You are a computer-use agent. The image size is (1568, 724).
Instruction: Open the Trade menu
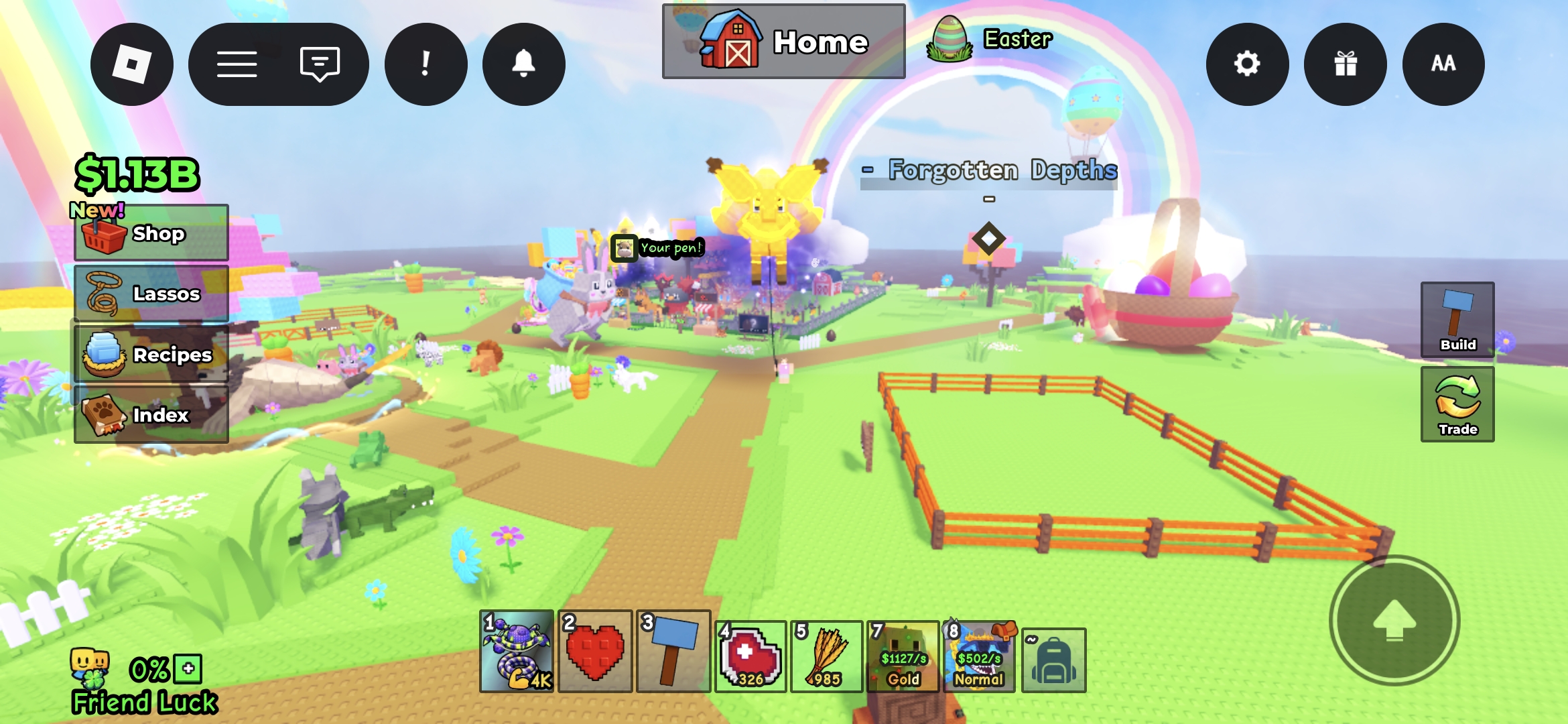(x=1457, y=404)
